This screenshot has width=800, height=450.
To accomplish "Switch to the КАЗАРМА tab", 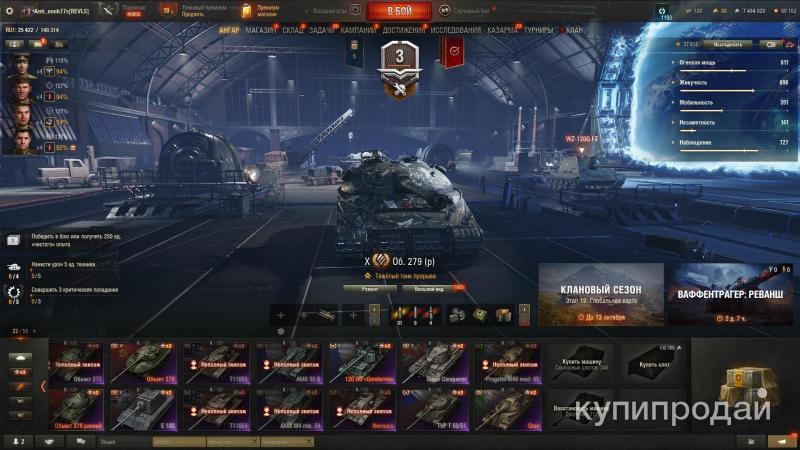I will [503, 30].
